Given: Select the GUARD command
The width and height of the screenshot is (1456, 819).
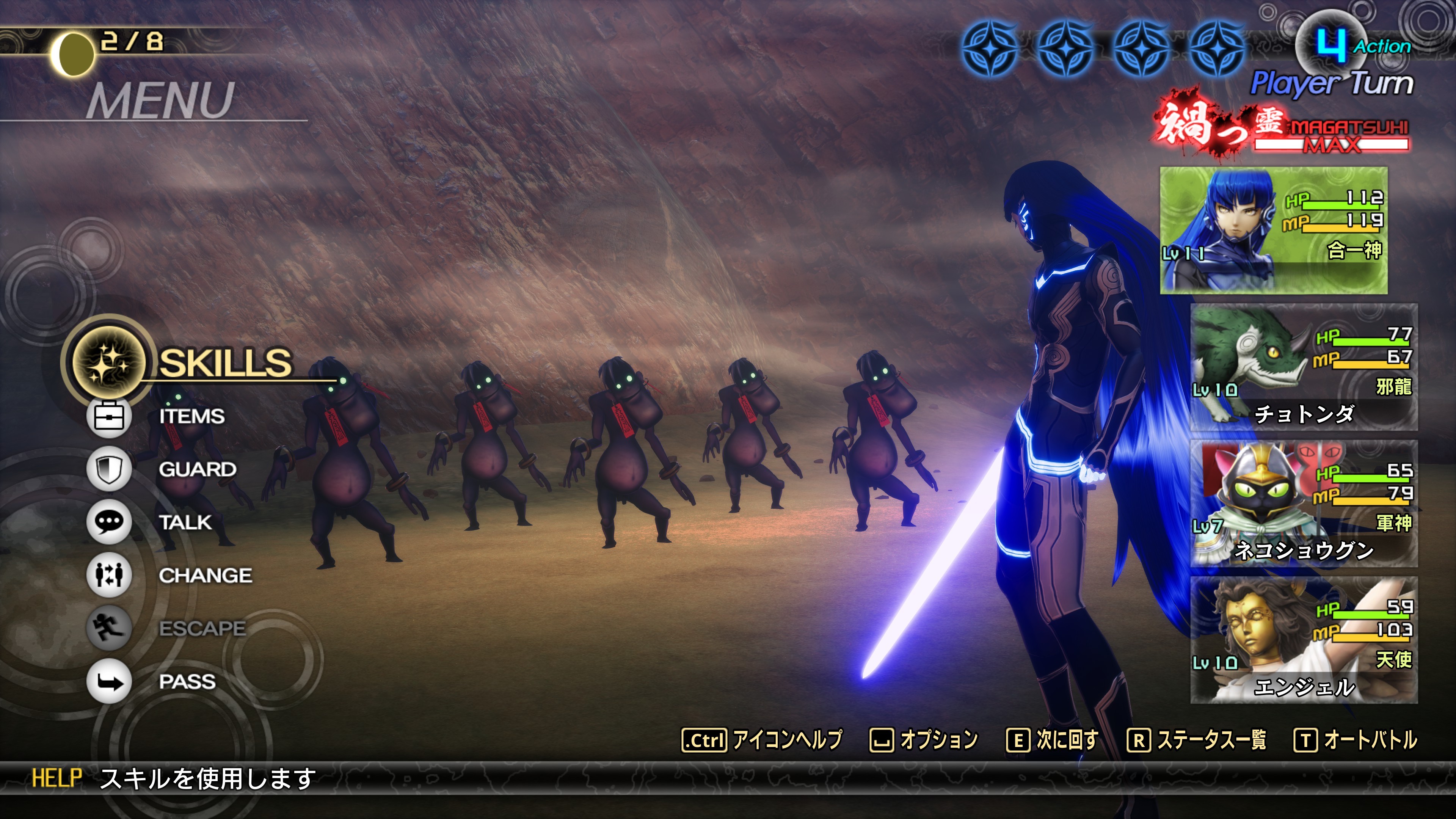Looking at the screenshot, I should coord(197,469).
